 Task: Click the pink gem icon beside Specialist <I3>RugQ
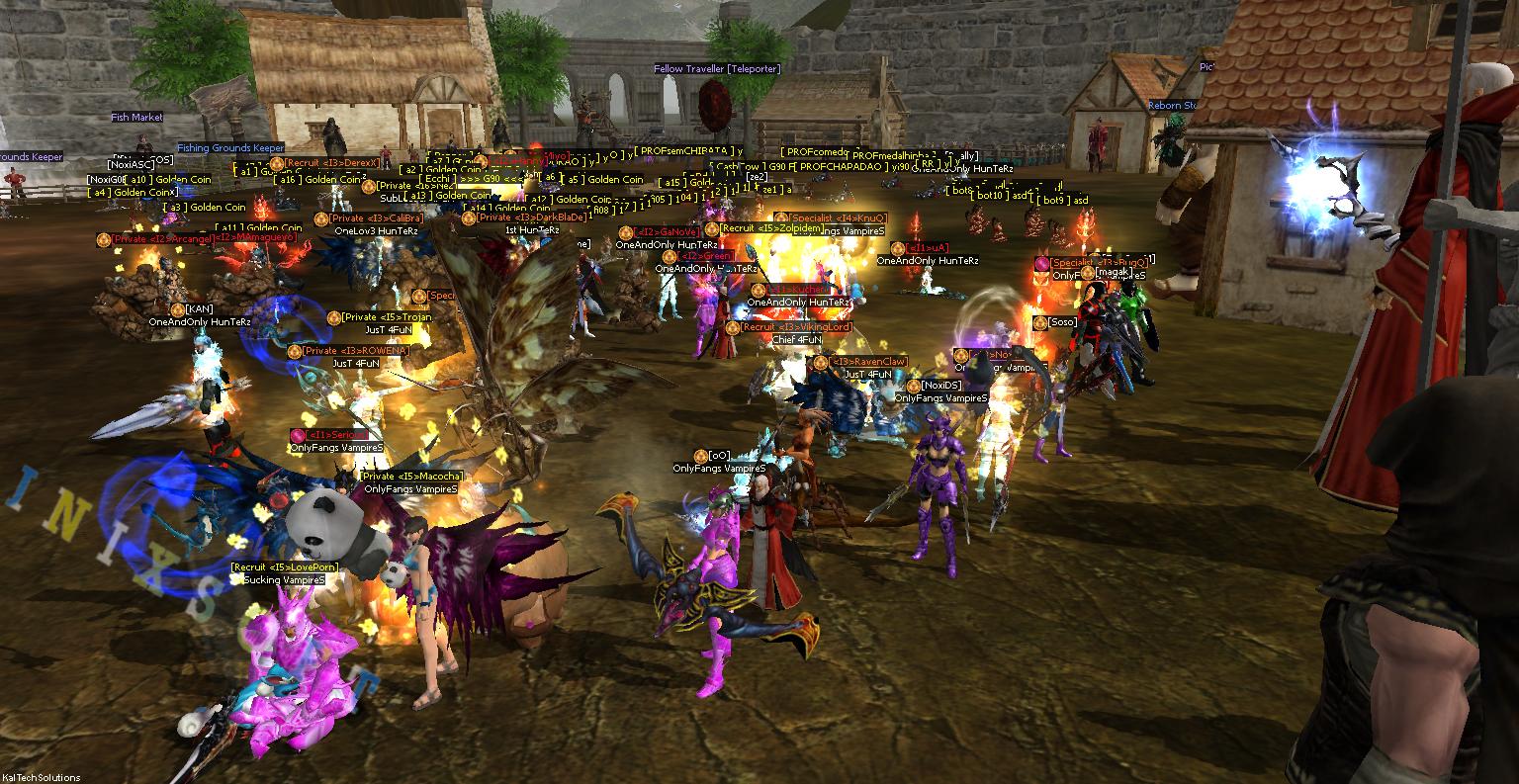tap(1040, 263)
